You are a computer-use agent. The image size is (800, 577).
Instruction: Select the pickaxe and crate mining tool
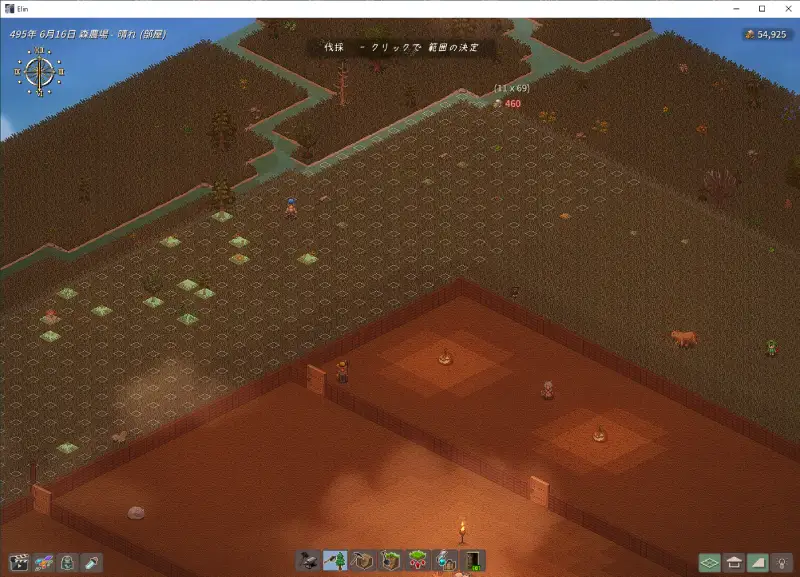(x=362, y=561)
